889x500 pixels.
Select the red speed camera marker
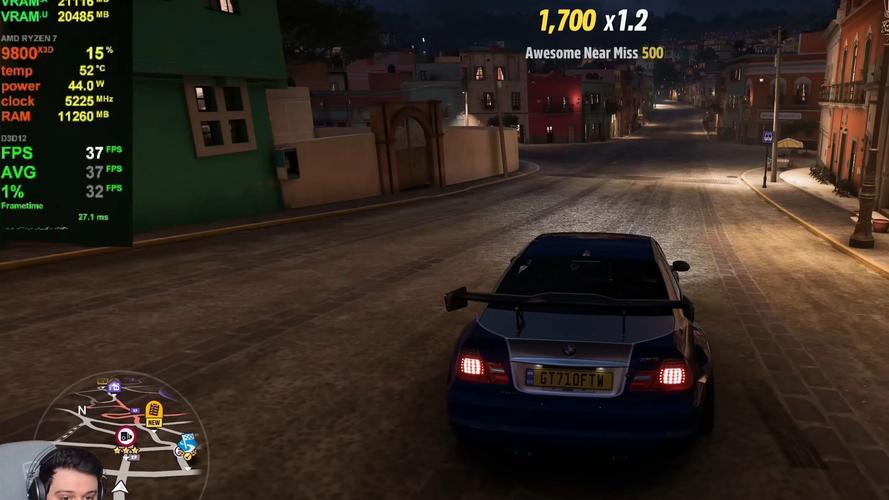pos(126,436)
